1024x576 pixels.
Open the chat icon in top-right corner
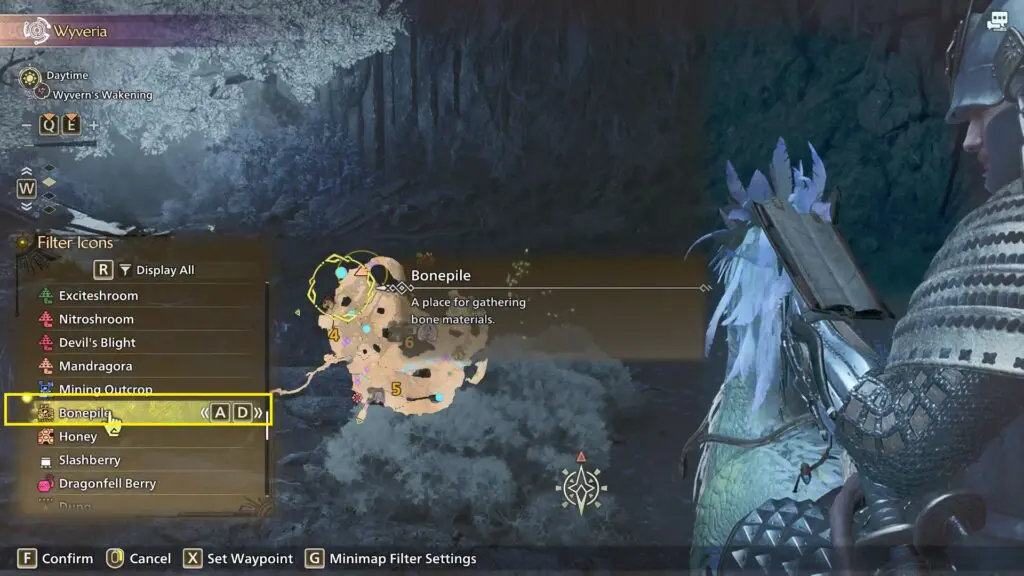pos(996,21)
